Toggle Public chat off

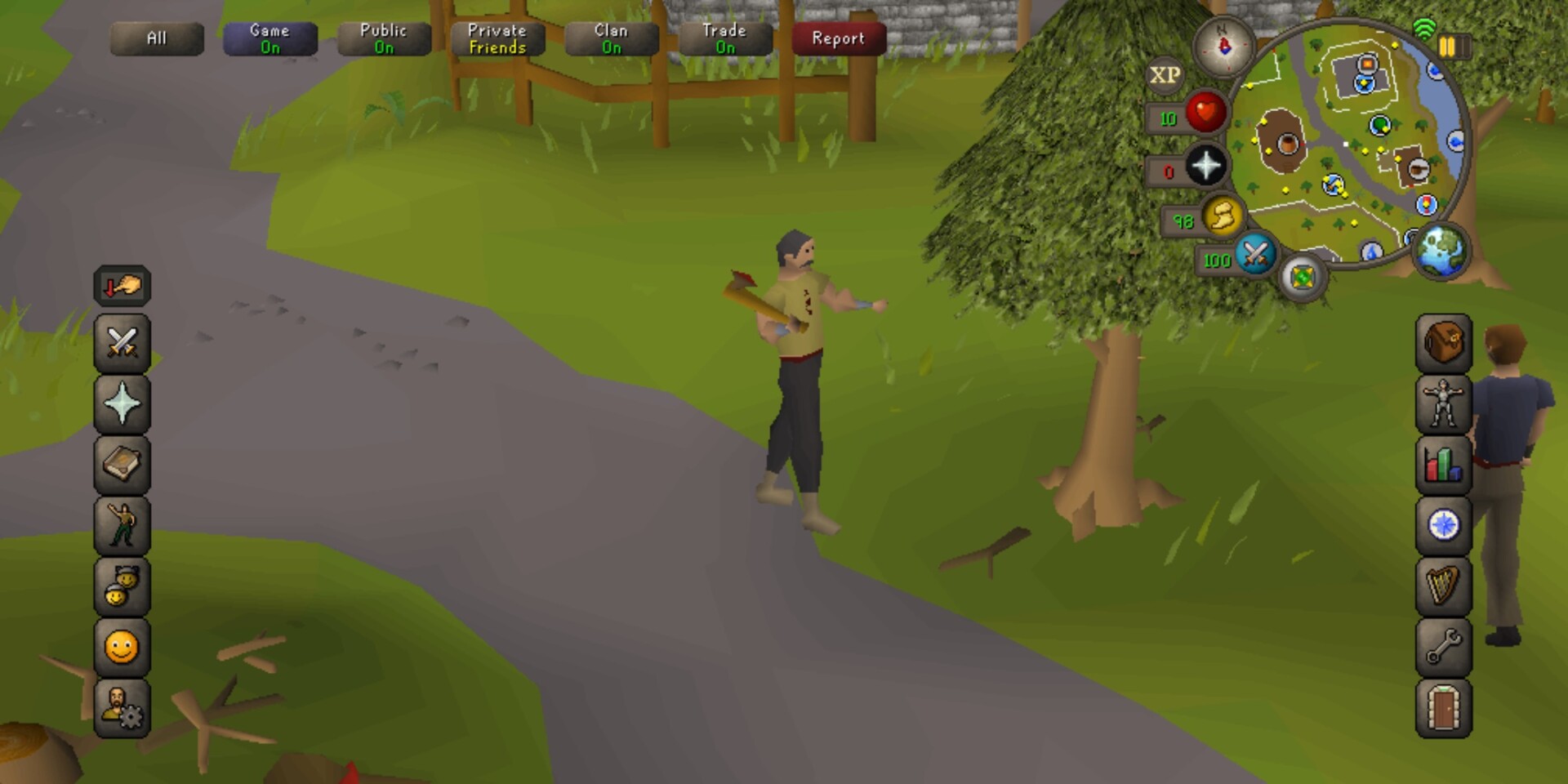pyautogui.click(x=384, y=38)
